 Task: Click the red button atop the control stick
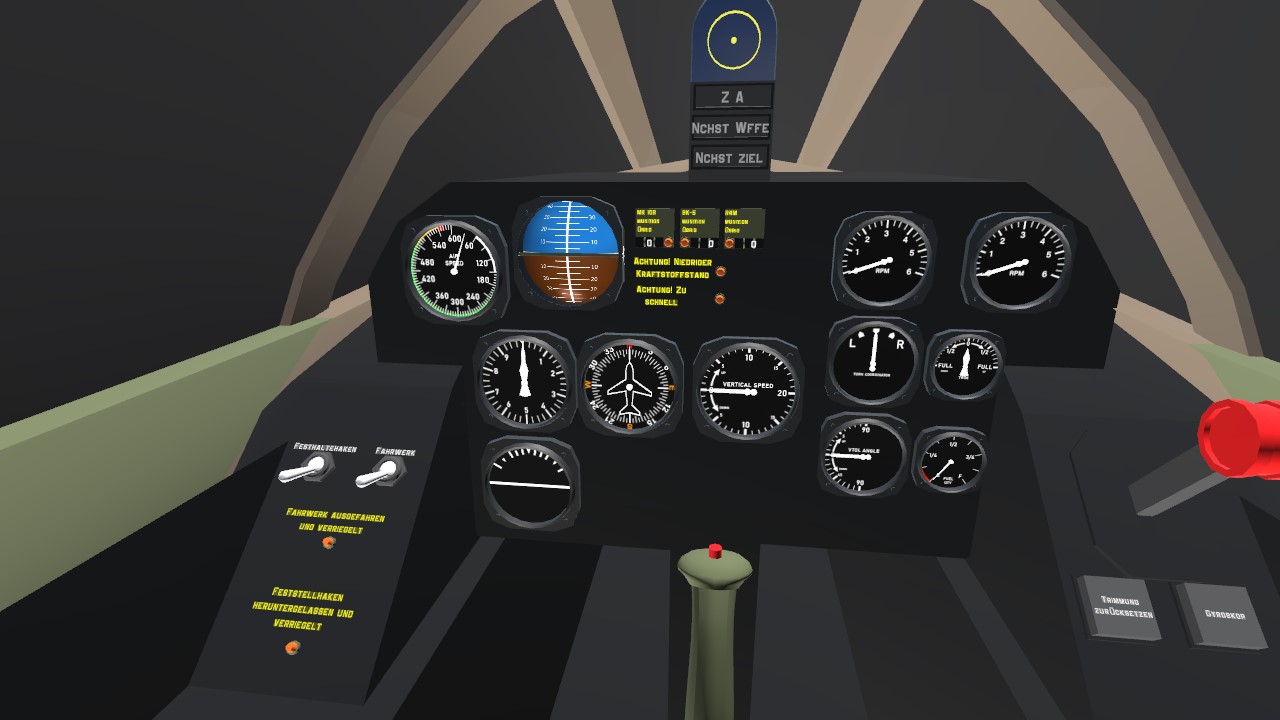click(x=715, y=551)
